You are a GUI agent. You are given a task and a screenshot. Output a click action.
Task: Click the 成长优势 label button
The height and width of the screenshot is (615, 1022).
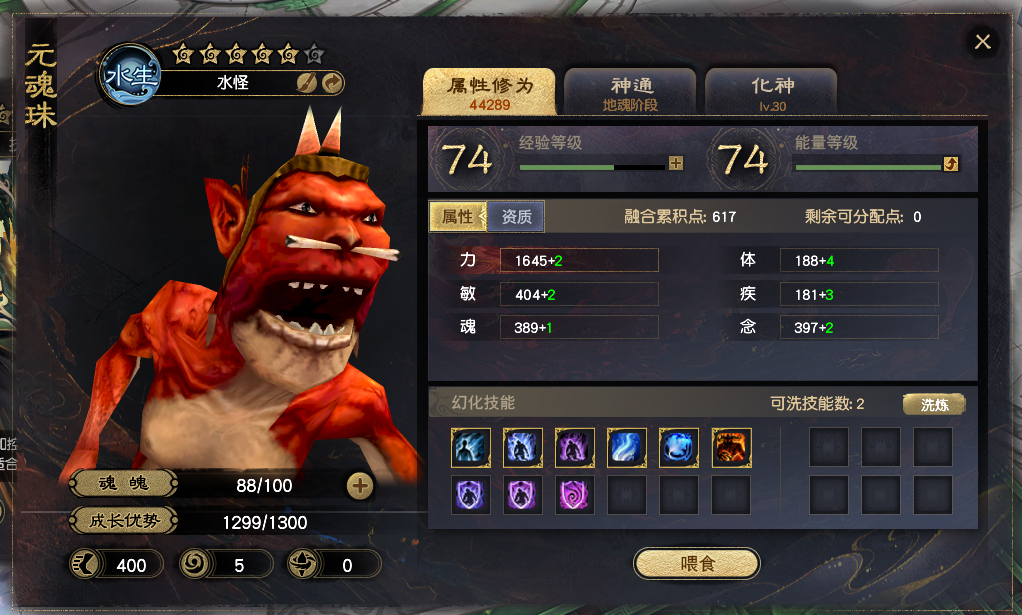(124, 521)
